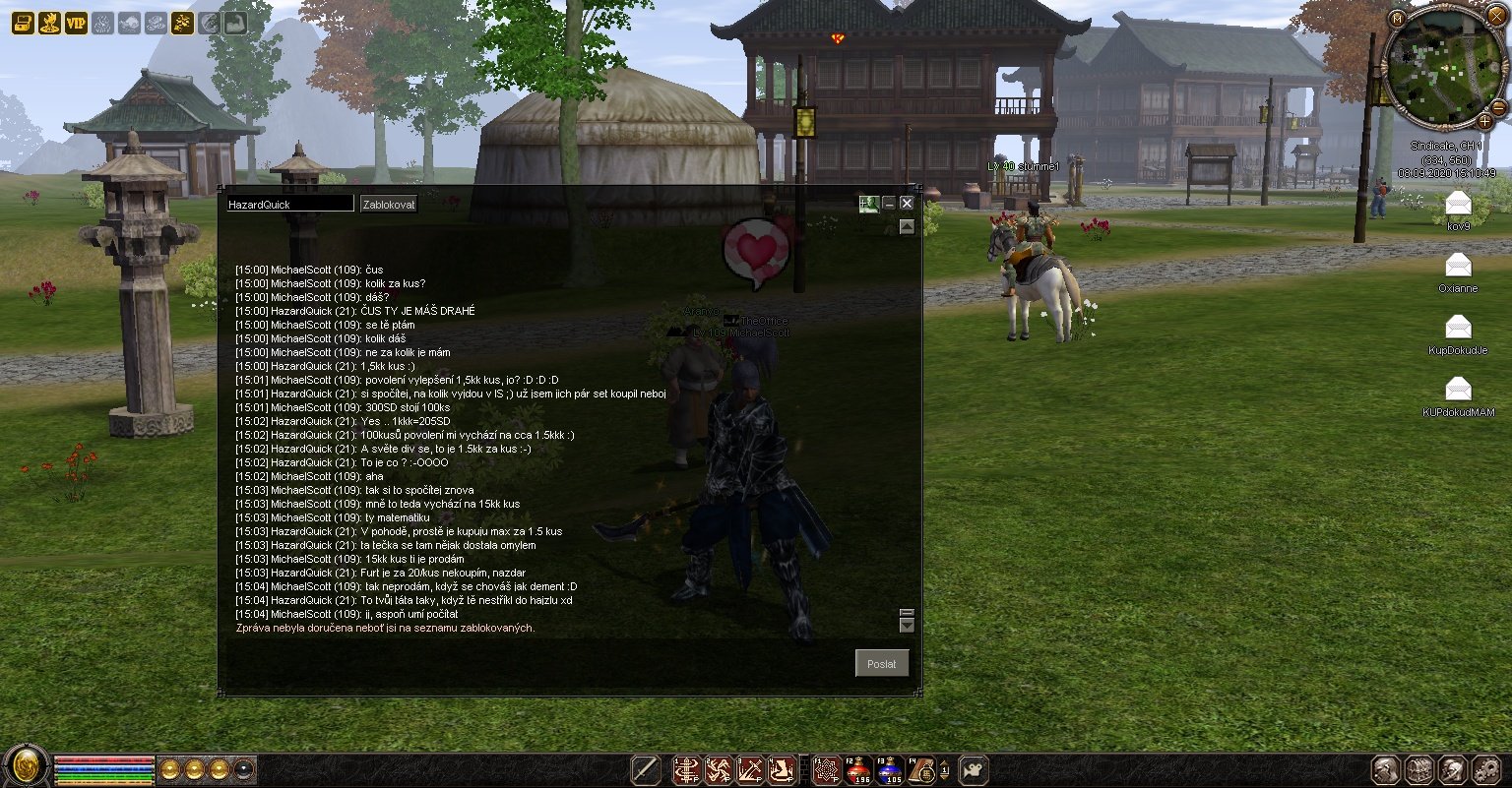The image size is (1512, 788).
Task: Send the message with Poslat
Action: pos(881,664)
